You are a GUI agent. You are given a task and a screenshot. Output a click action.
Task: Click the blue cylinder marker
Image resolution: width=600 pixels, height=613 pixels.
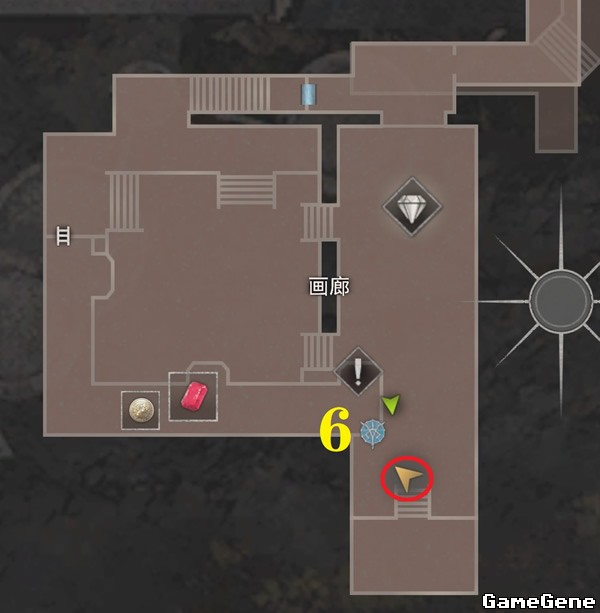point(308,94)
